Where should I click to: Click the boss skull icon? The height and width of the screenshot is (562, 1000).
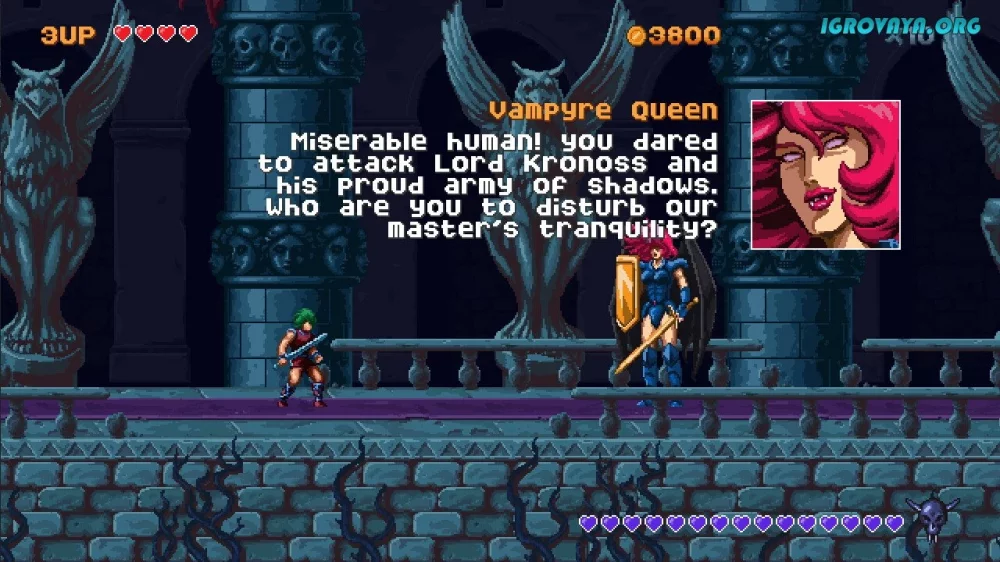pos(930,519)
